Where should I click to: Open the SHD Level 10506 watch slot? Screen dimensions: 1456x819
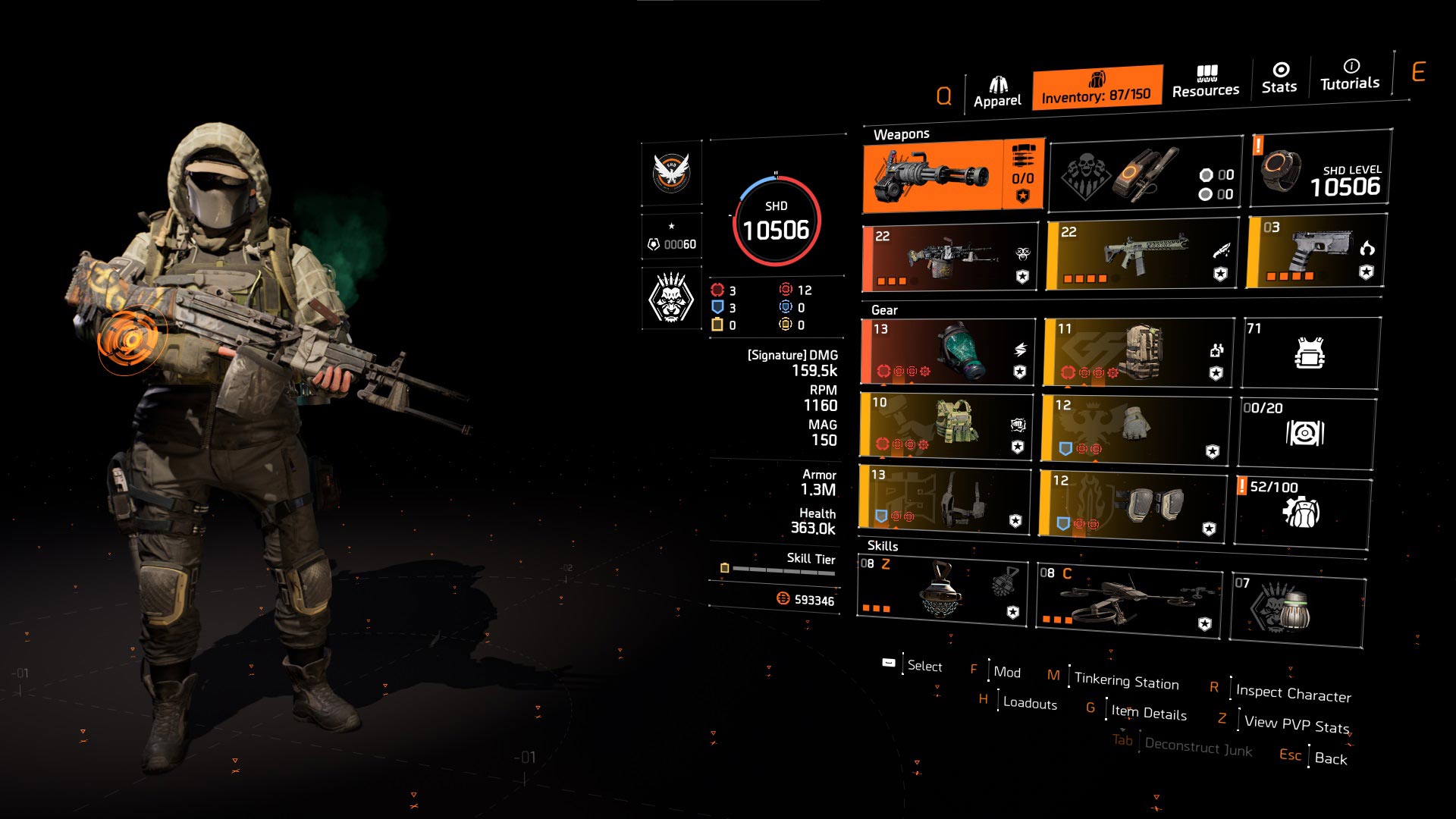click(x=1321, y=170)
